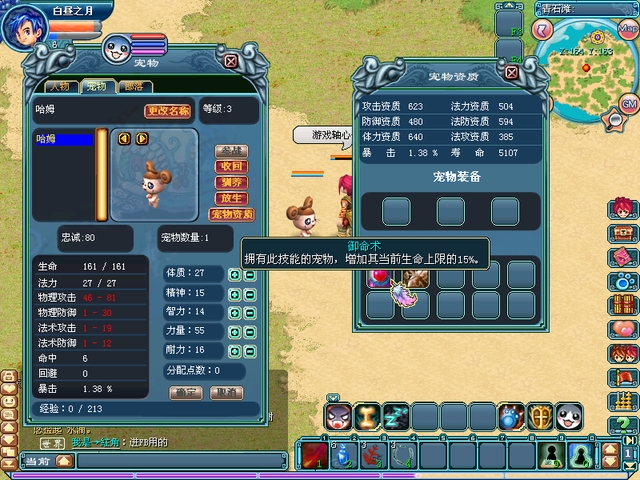The height and width of the screenshot is (480, 640).
Task: Cancel point allocation with 取消
Action: (226, 393)
